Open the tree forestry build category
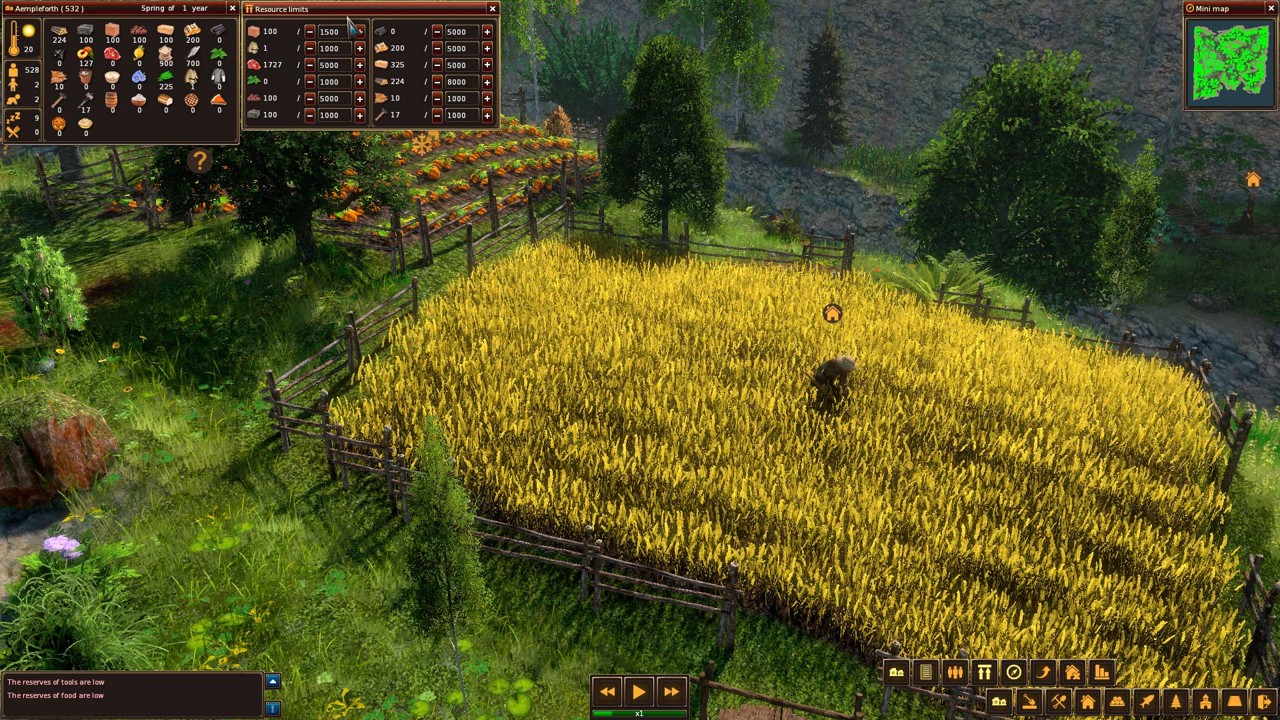The width and height of the screenshot is (1280, 720). (x=1176, y=702)
